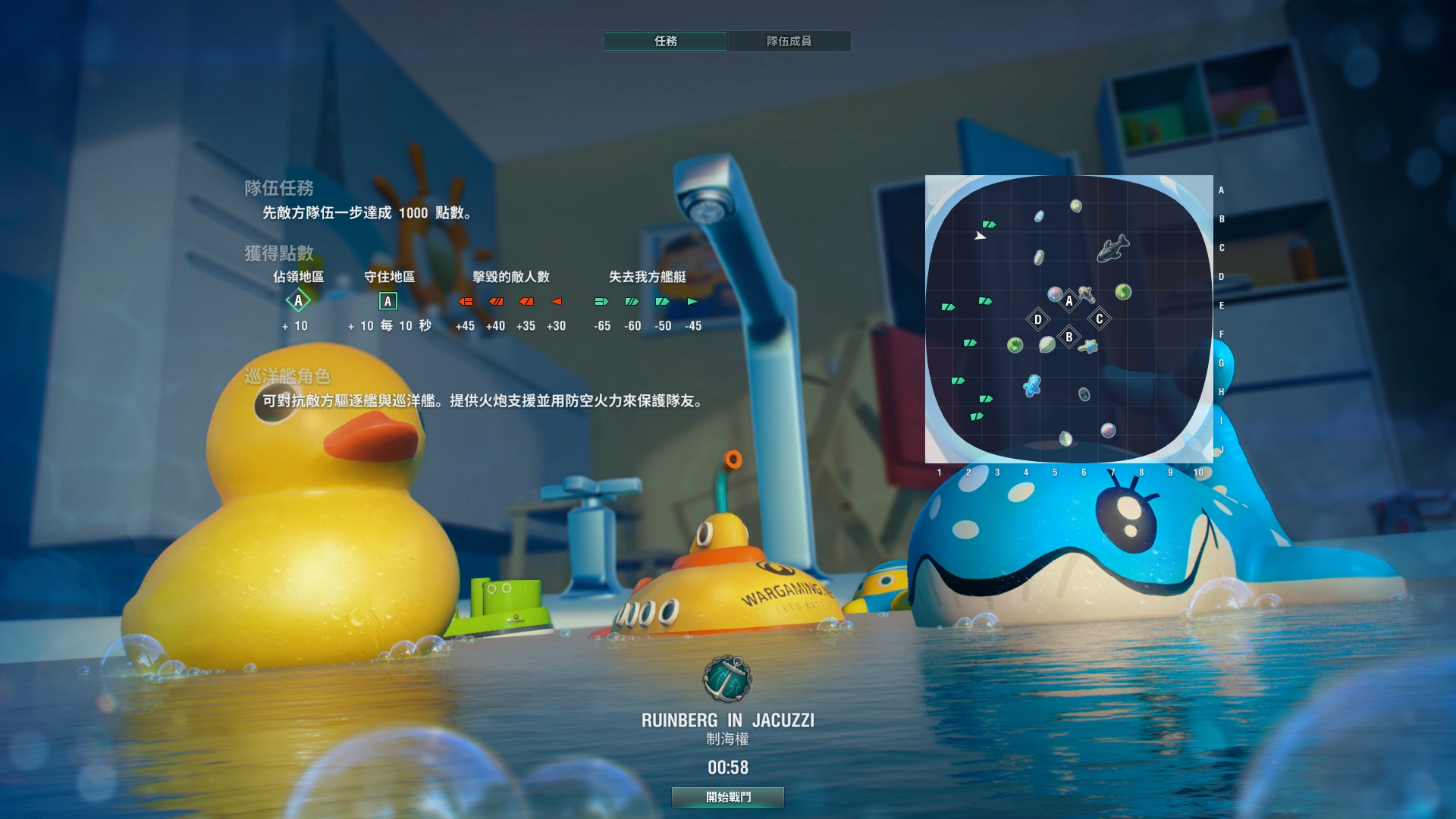Switch to the 任務 tab

point(665,41)
